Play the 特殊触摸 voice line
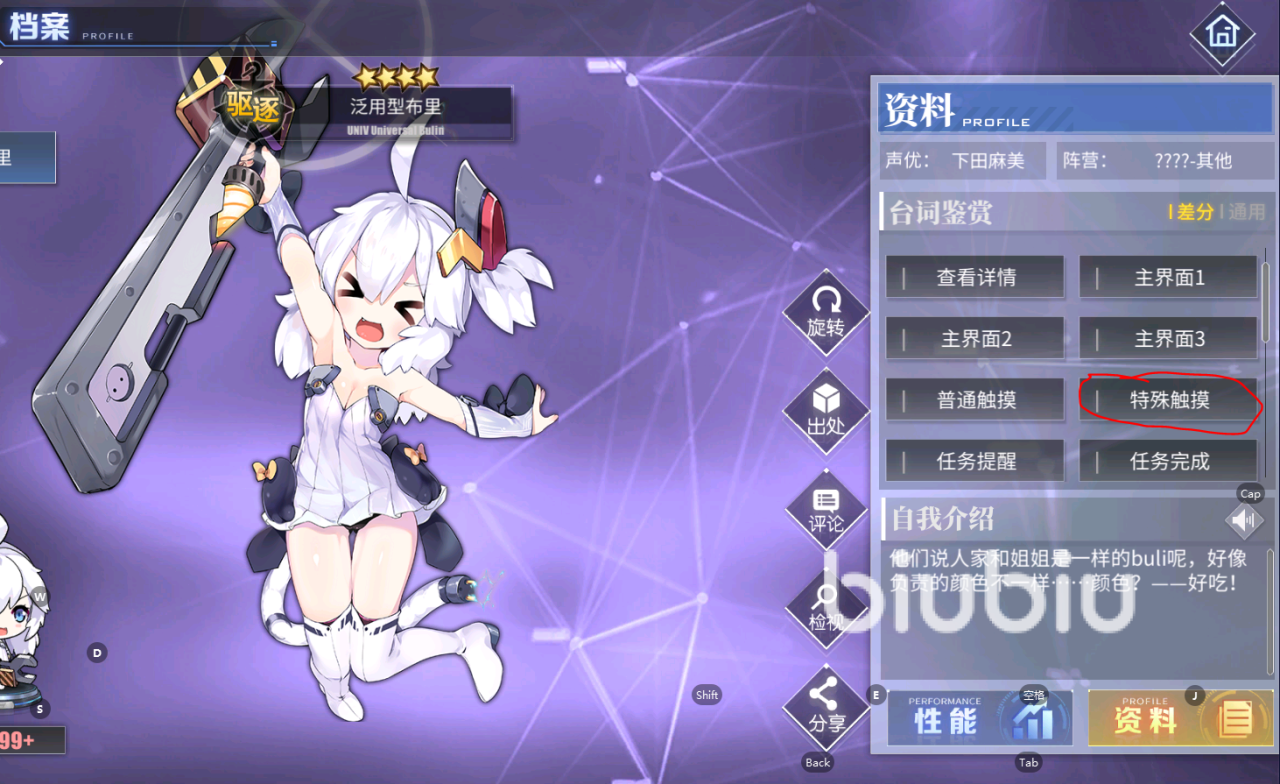This screenshot has width=1280, height=784. point(1168,400)
